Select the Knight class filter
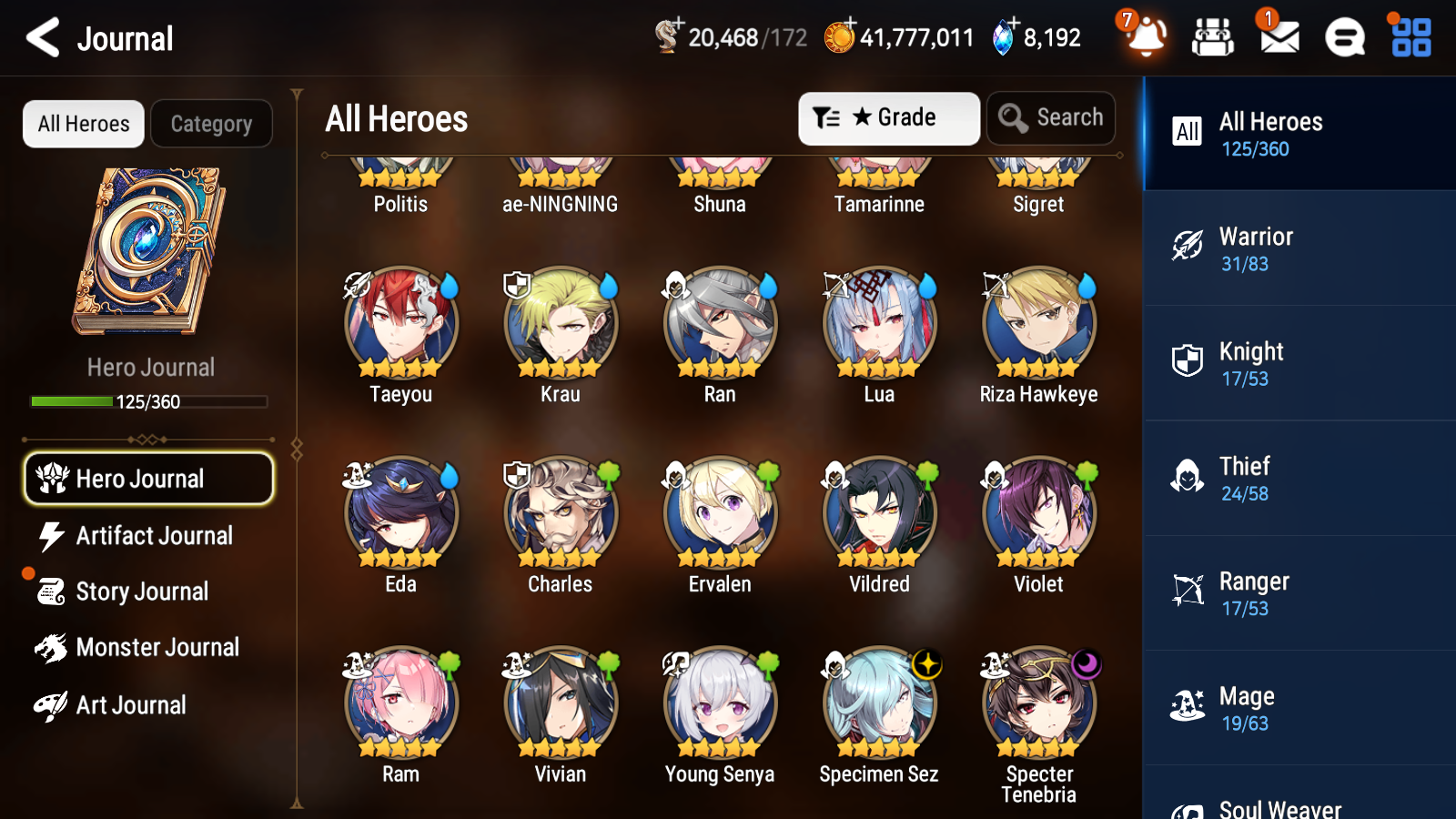Viewport: 1456px width, 819px height. (1299, 364)
